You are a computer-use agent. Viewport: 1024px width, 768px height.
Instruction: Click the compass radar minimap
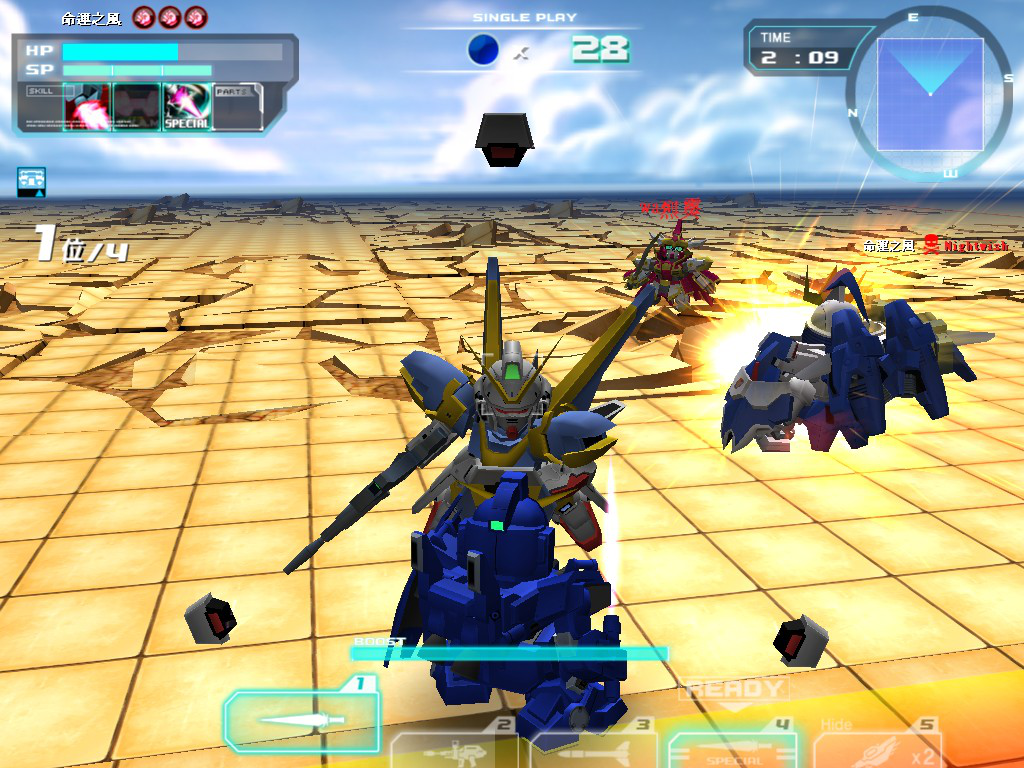click(929, 93)
